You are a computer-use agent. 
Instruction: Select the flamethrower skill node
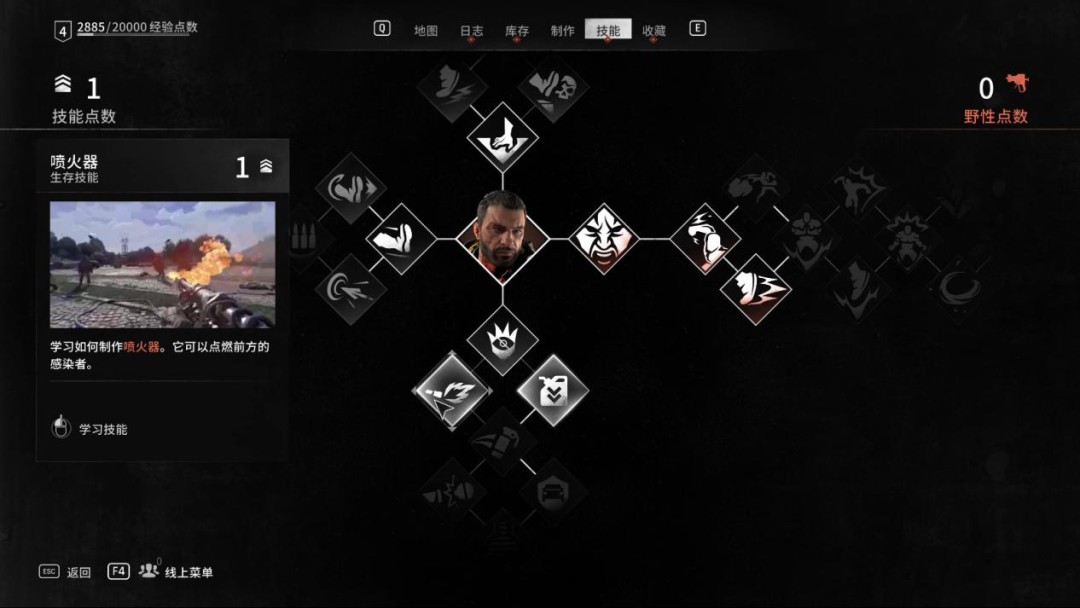451,390
